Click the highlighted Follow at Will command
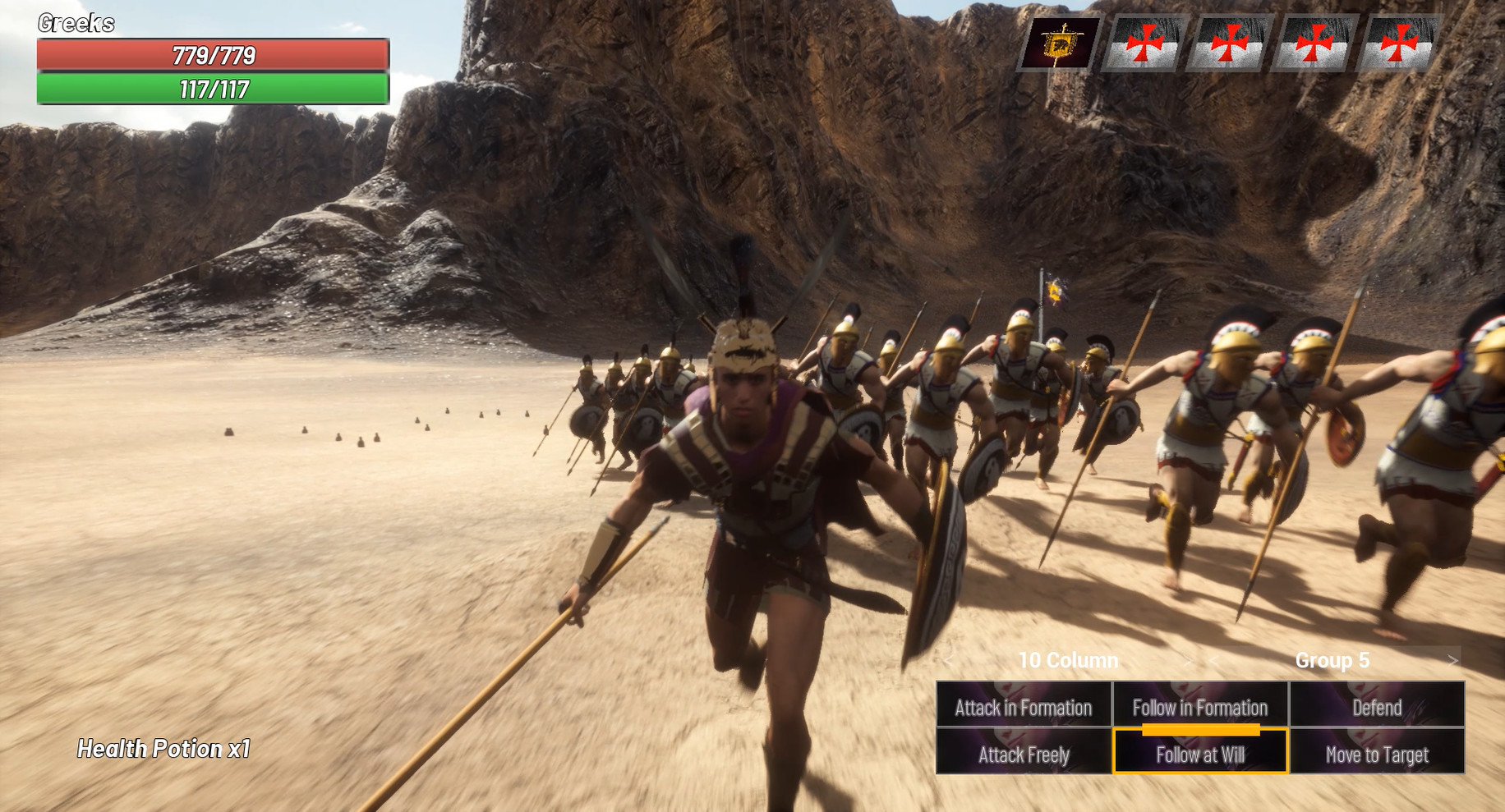The height and width of the screenshot is (812, 1505). tap(1201, 755)
